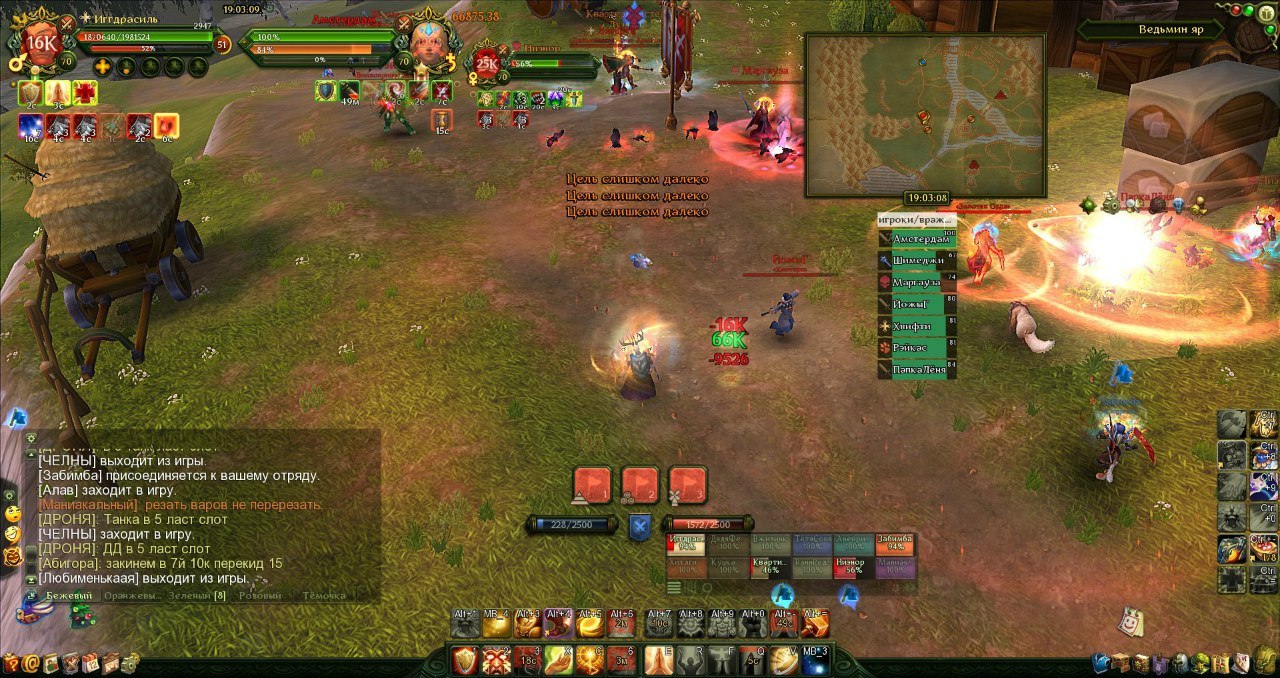Screen dimensions: 1280x678
Task: Target Маргауза in the enemy list
Action: (x=917, y=283)
